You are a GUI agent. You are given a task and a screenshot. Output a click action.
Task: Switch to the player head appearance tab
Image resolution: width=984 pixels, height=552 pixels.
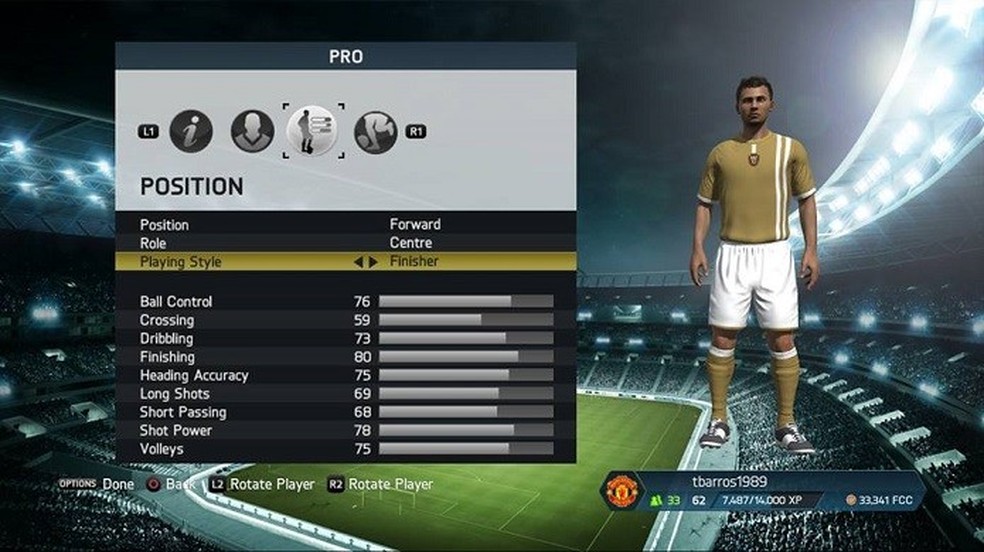252,131
